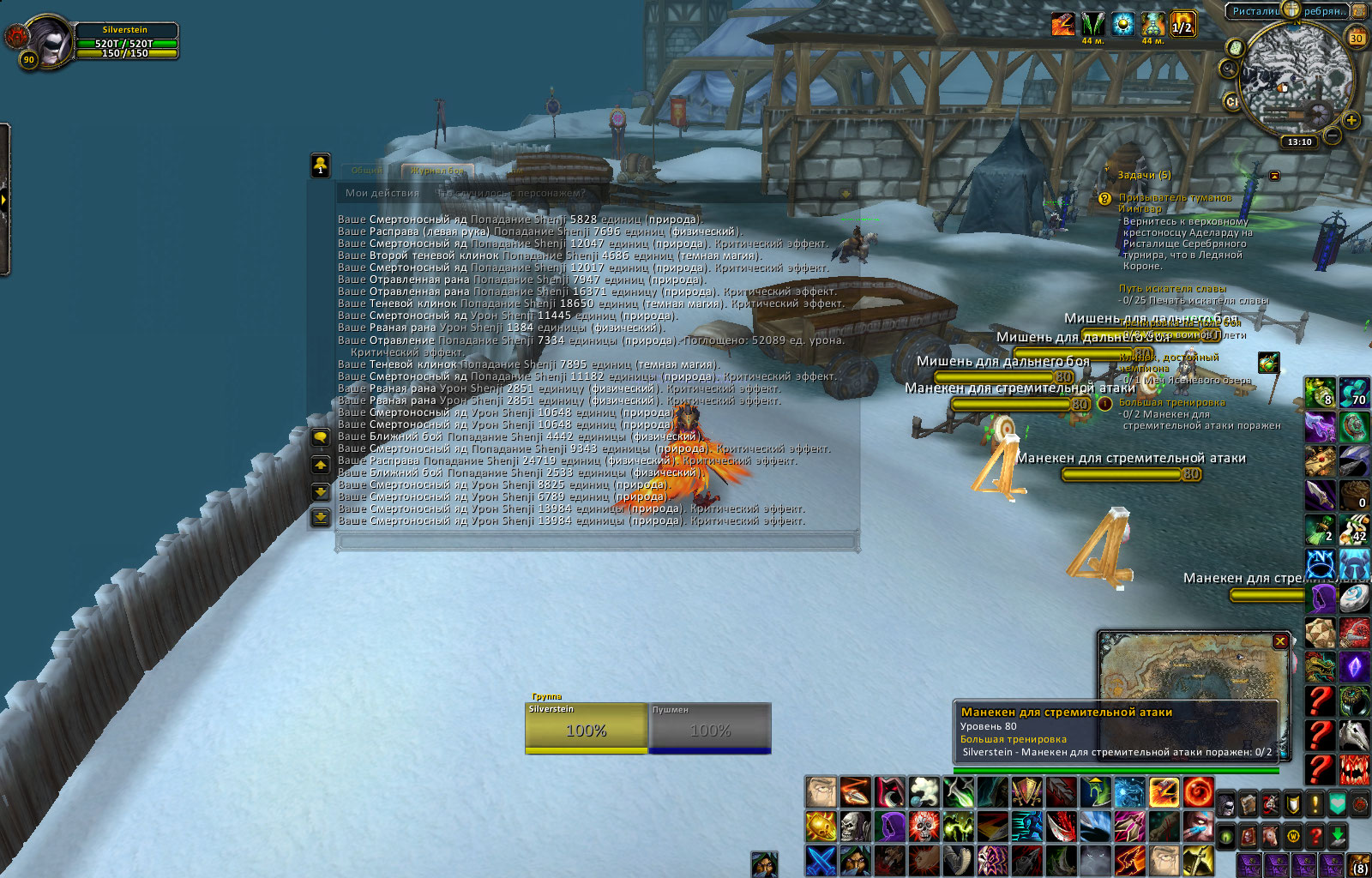Zoom out the minimap with the minus button
The width and height of the screenshot is (1372, 878).
point(1332,135)
